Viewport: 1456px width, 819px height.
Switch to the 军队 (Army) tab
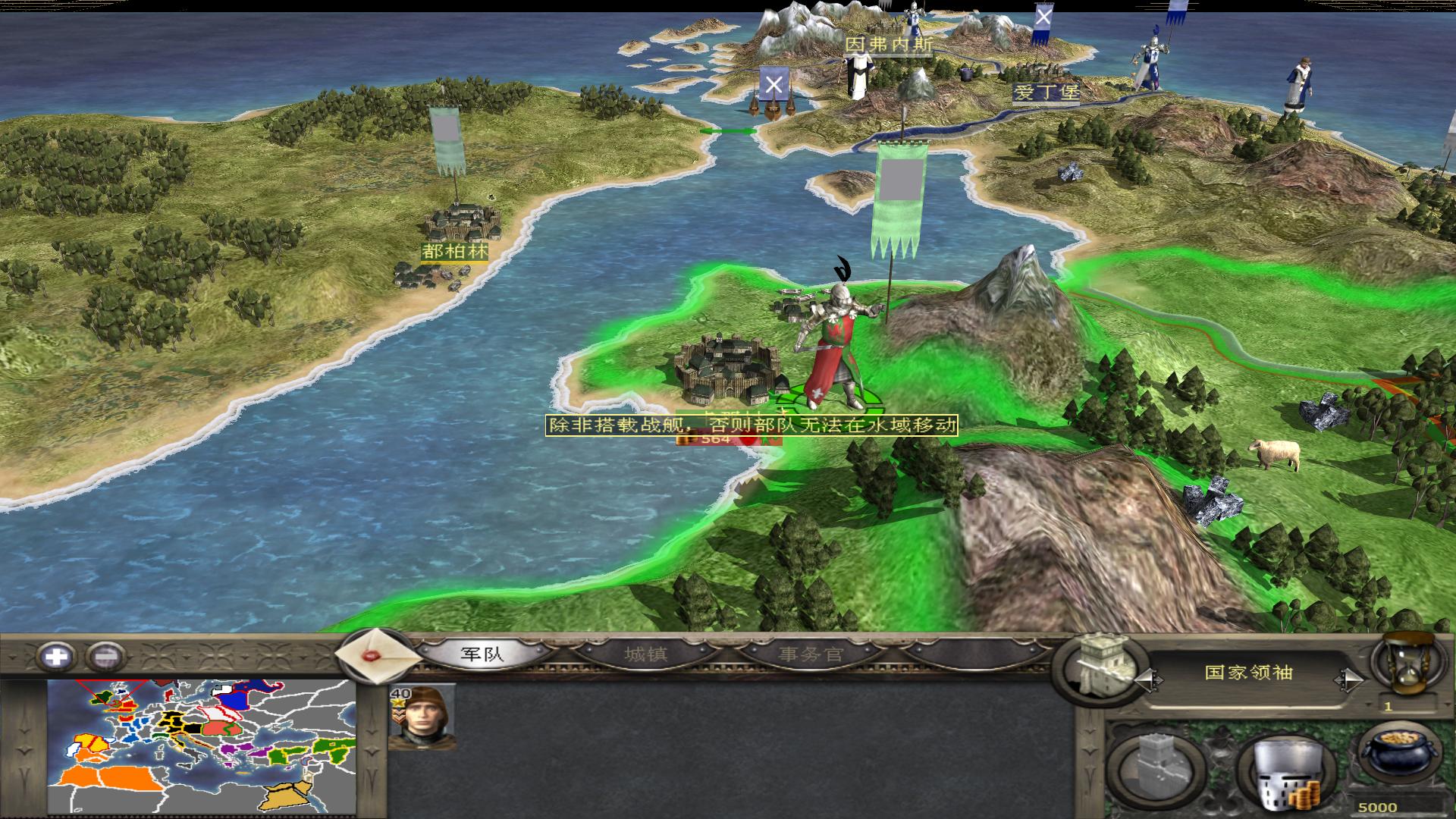[482, 654]
